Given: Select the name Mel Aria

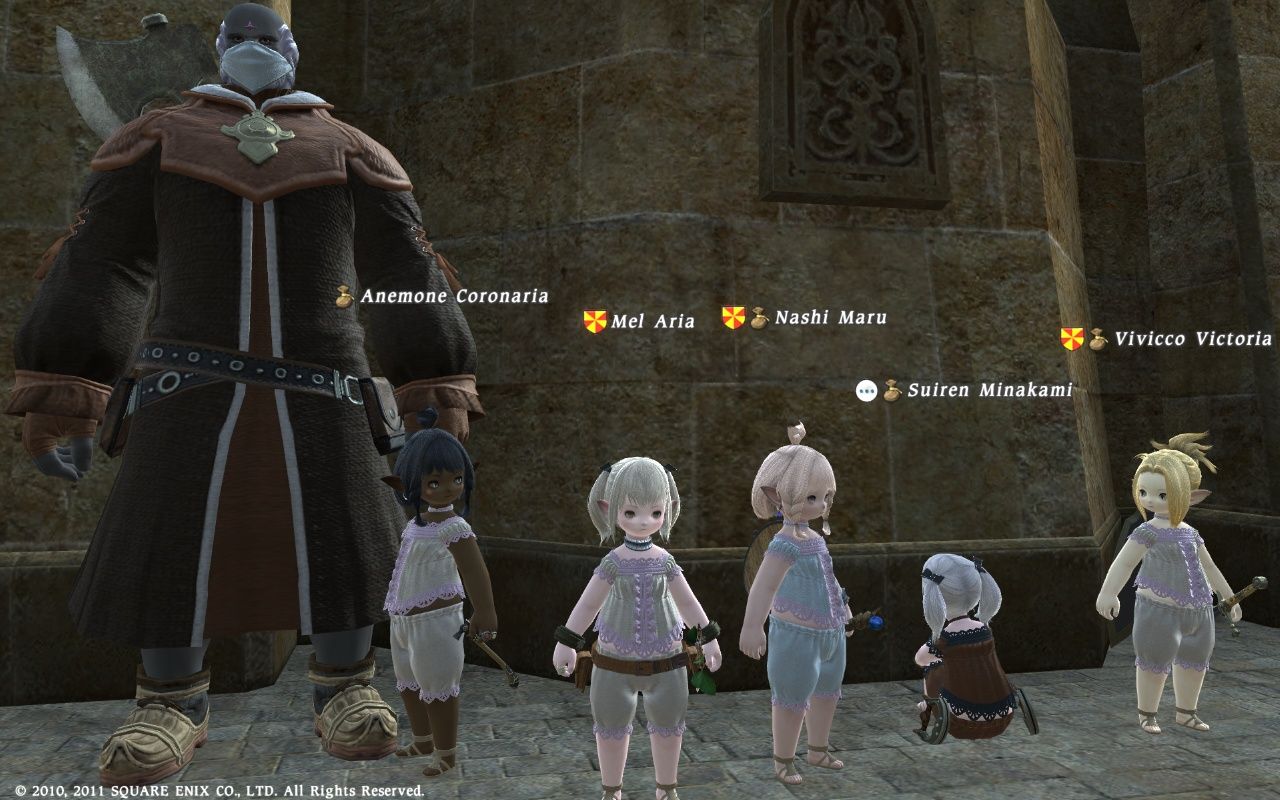Looking at the screenshot, I should [653, 322].
